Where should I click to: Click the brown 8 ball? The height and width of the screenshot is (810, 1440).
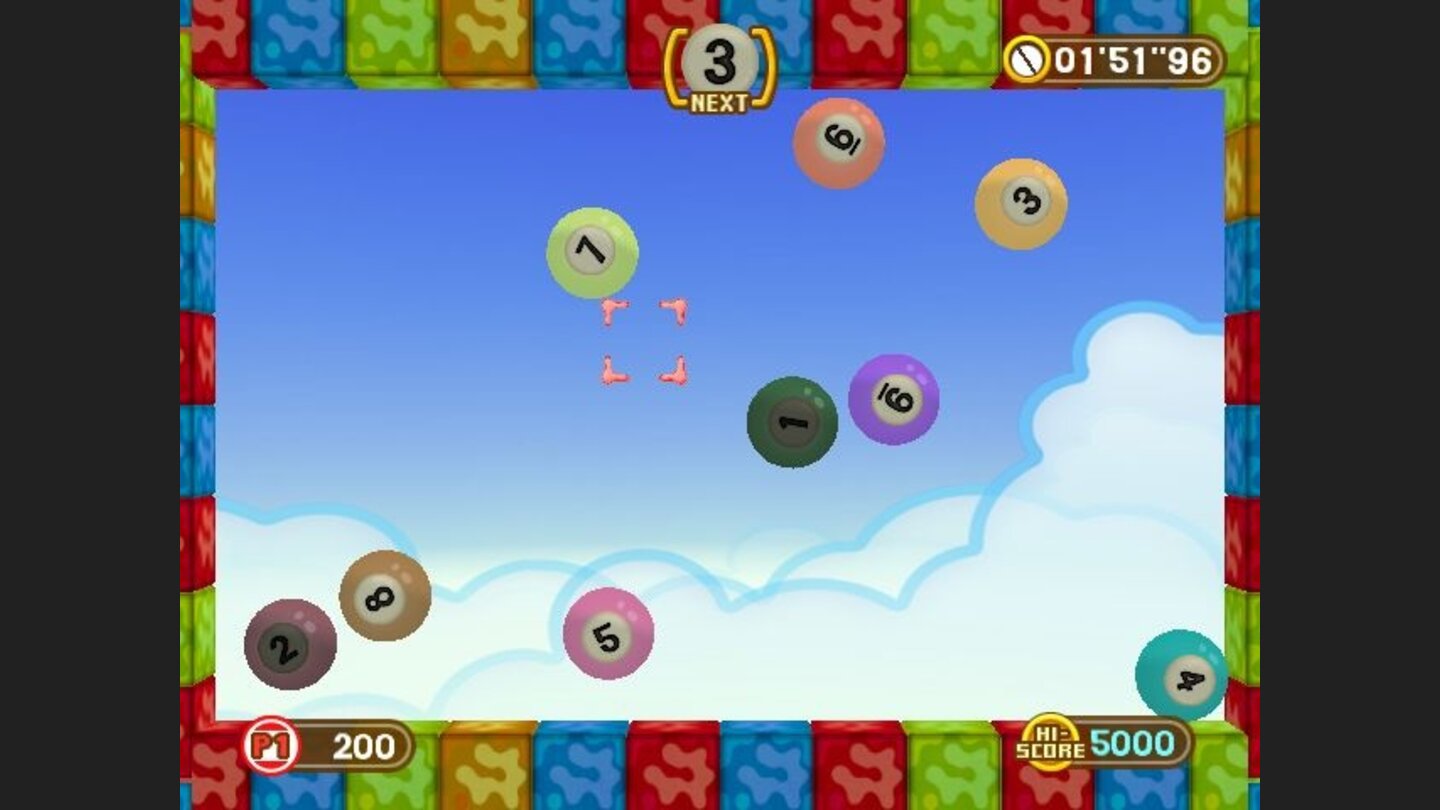coord(383,597)
